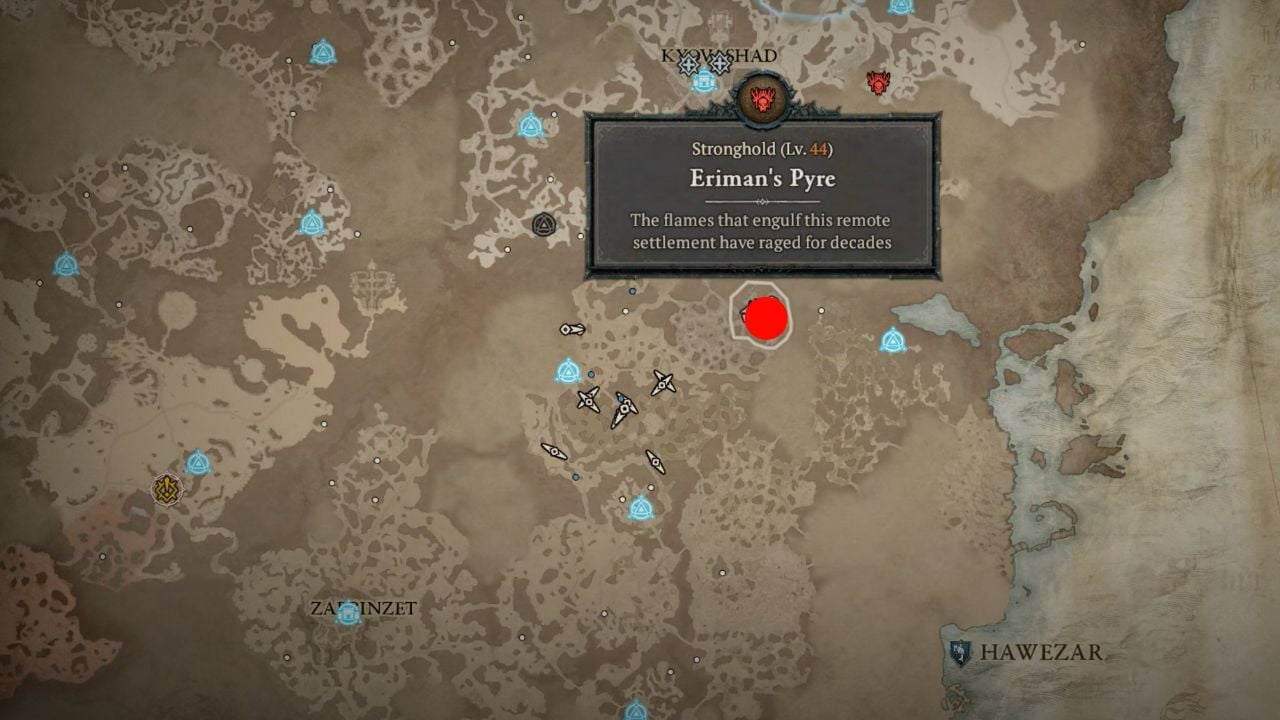Viewport: 1280px width, 720px height.
Task: Open the dungeon cross icon left of Kyovashad
Action: point(688,63)
